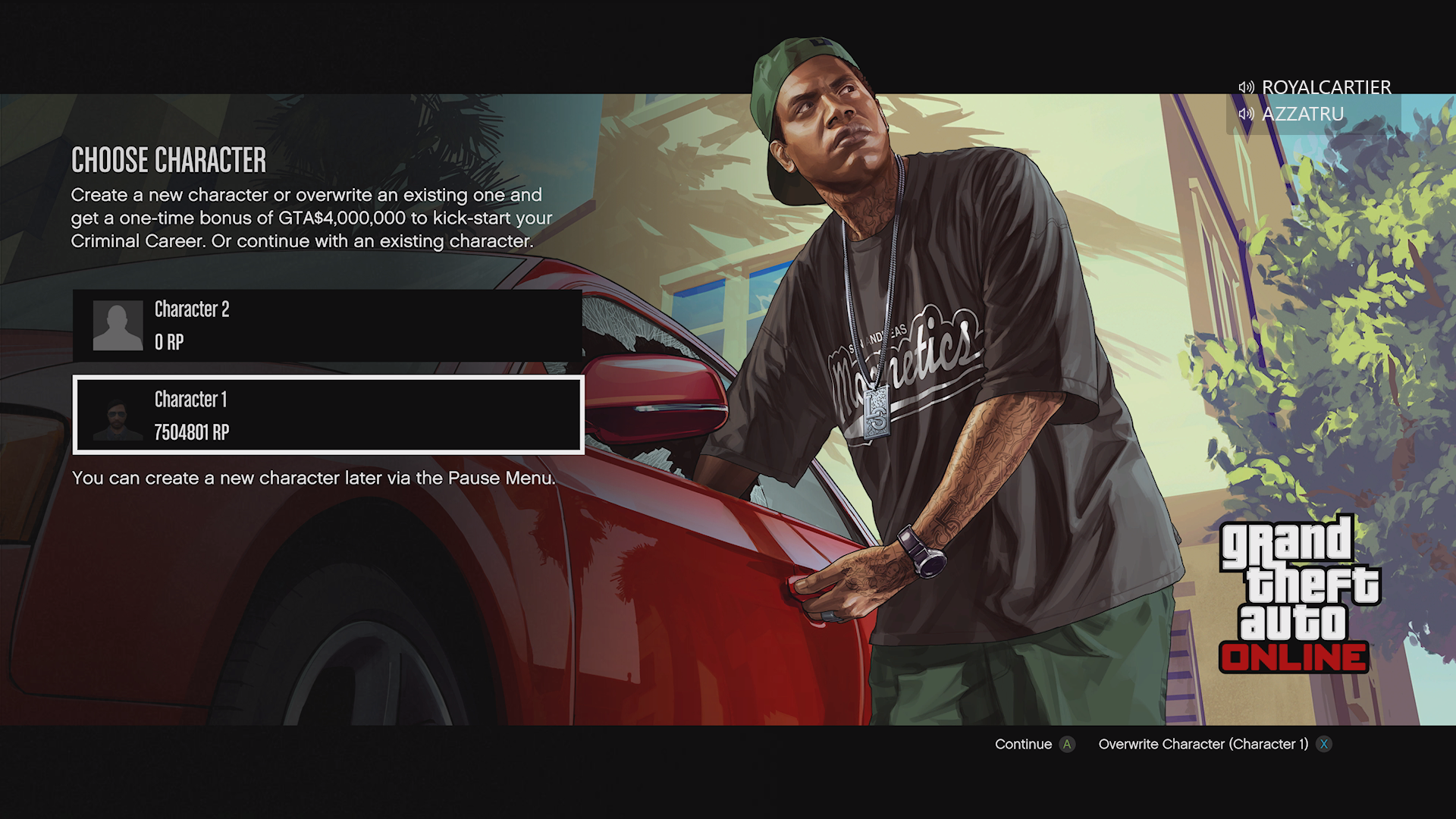Screen dimensions: 1456x819
Task: Click the Continue option
Action: pyautogui.click(x=1034, y=744)
